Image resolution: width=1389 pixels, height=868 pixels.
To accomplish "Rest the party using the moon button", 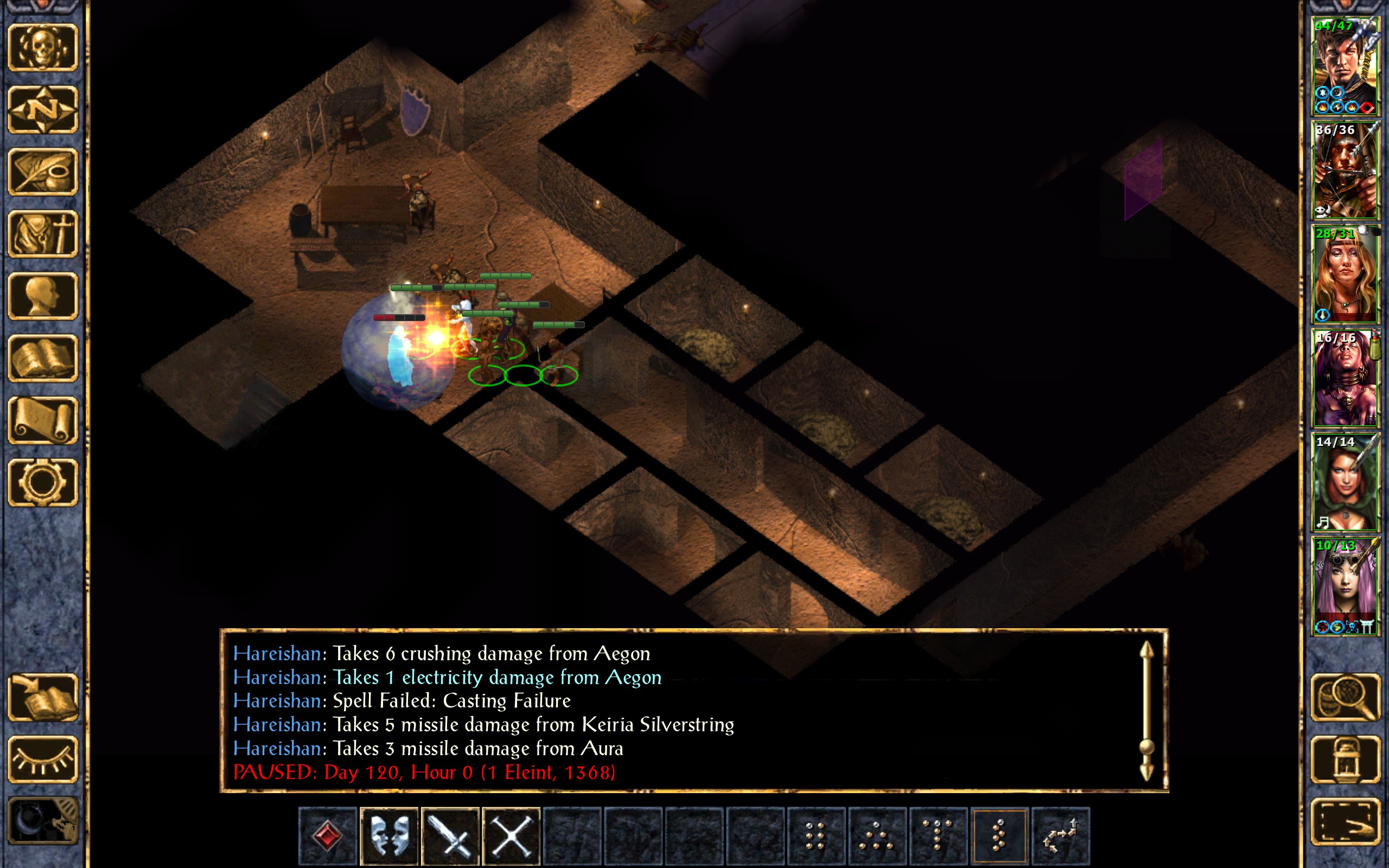I will tap(42, 821).
